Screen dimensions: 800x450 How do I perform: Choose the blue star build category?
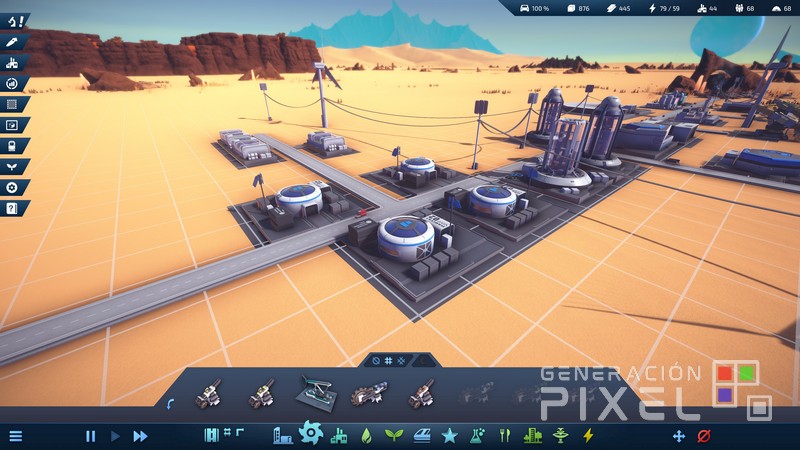point(449,436)
